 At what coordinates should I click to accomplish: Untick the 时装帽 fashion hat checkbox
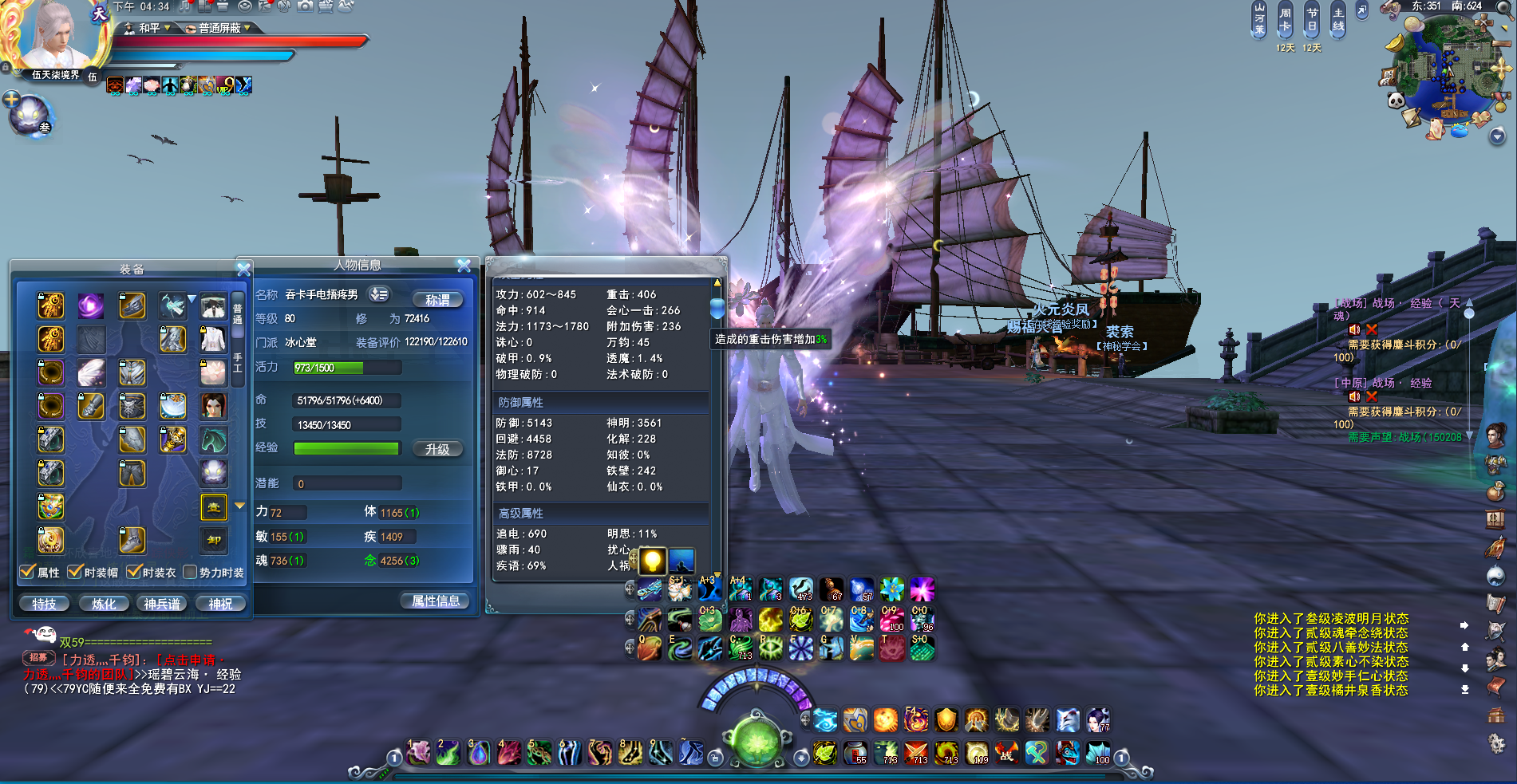click(x=76, y=572)
